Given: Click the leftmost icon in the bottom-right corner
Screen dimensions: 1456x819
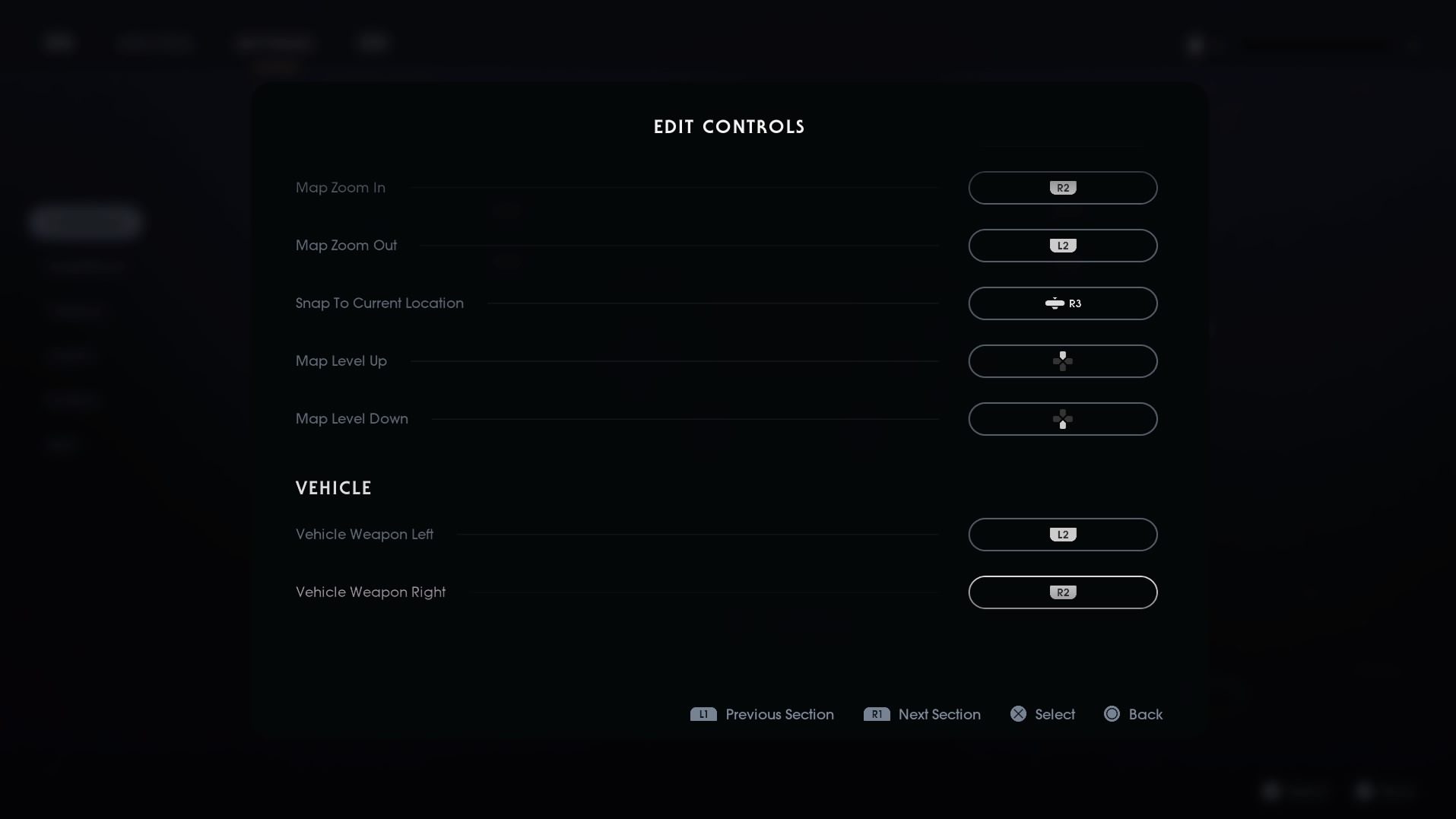Looking at the screenshot, I should point(1270,792).
